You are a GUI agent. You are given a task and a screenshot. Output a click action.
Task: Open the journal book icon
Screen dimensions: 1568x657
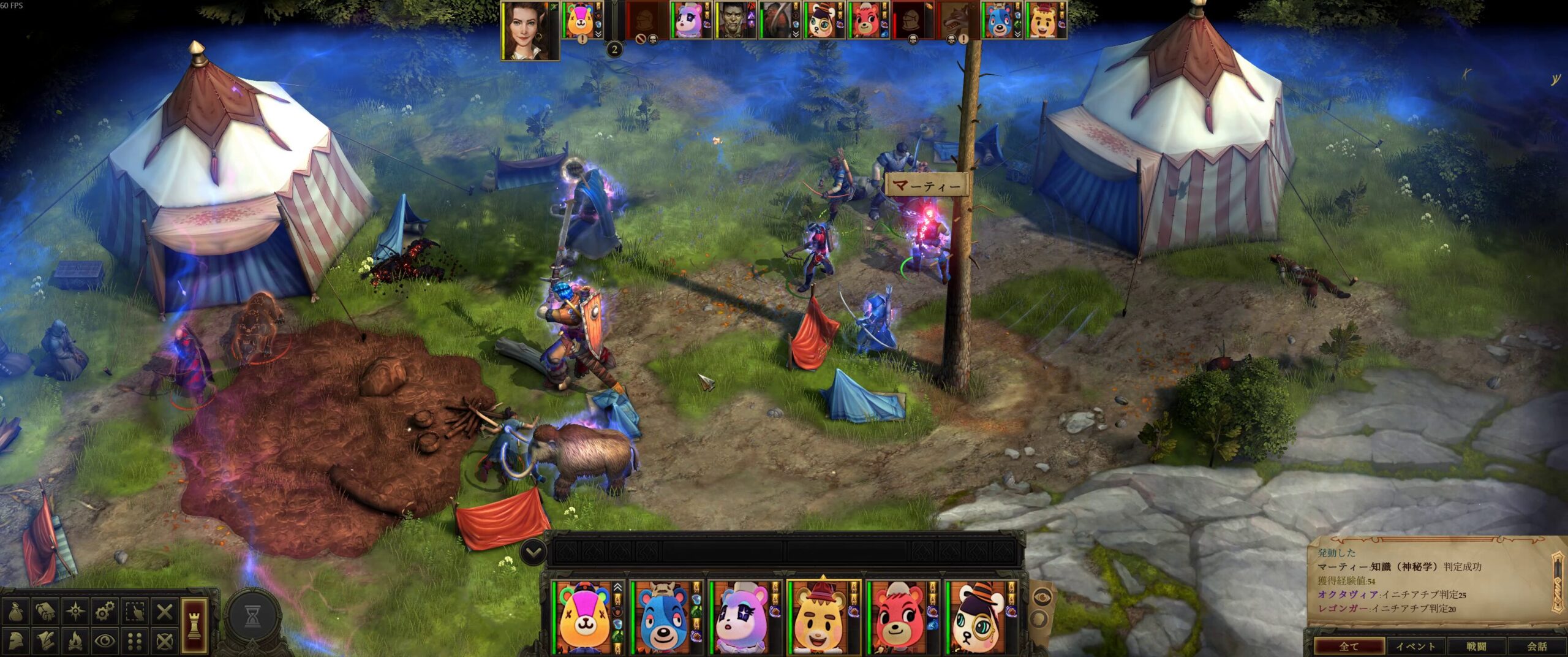click(45, 611)
